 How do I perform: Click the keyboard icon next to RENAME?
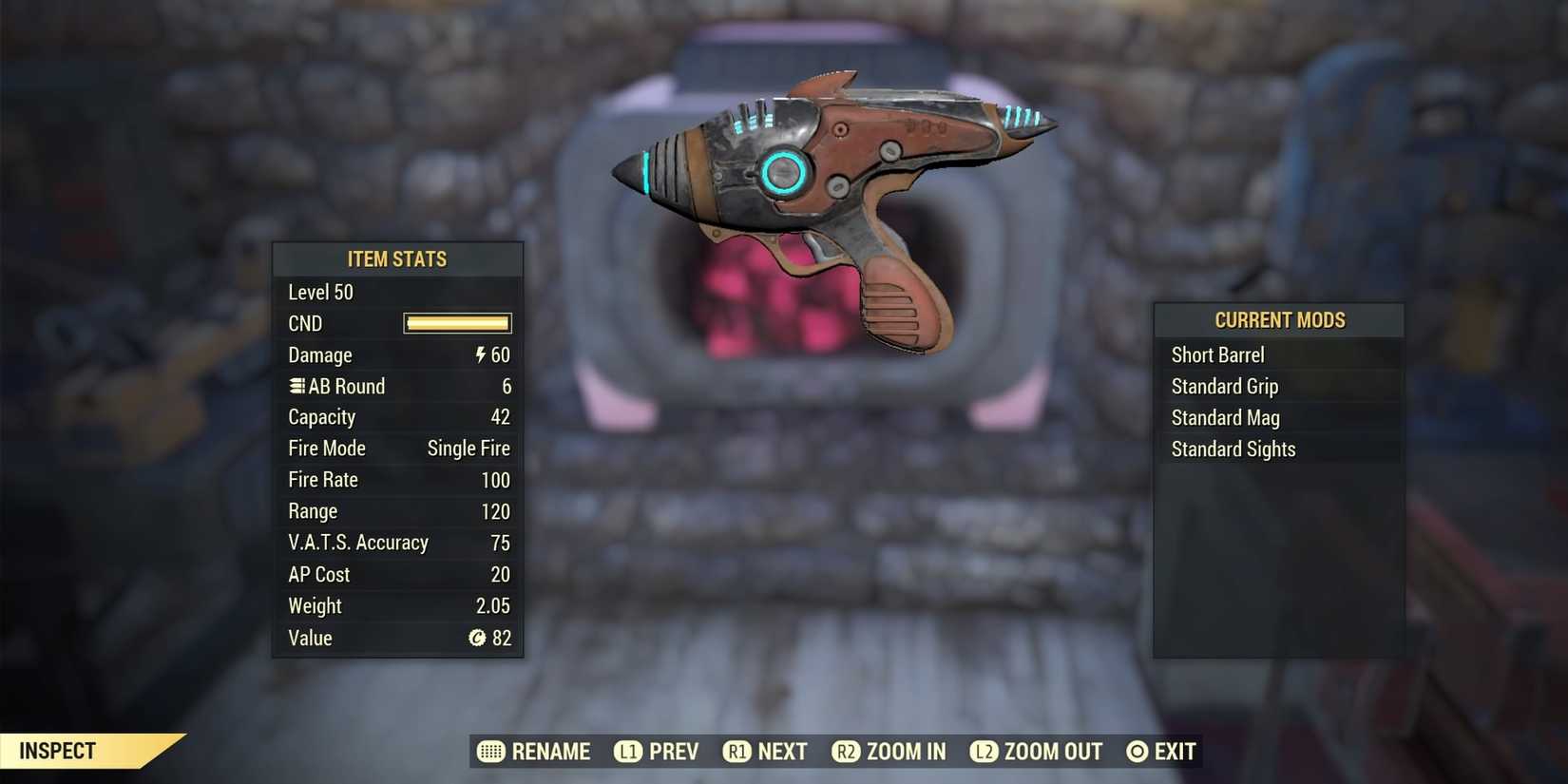click(493, 751)
